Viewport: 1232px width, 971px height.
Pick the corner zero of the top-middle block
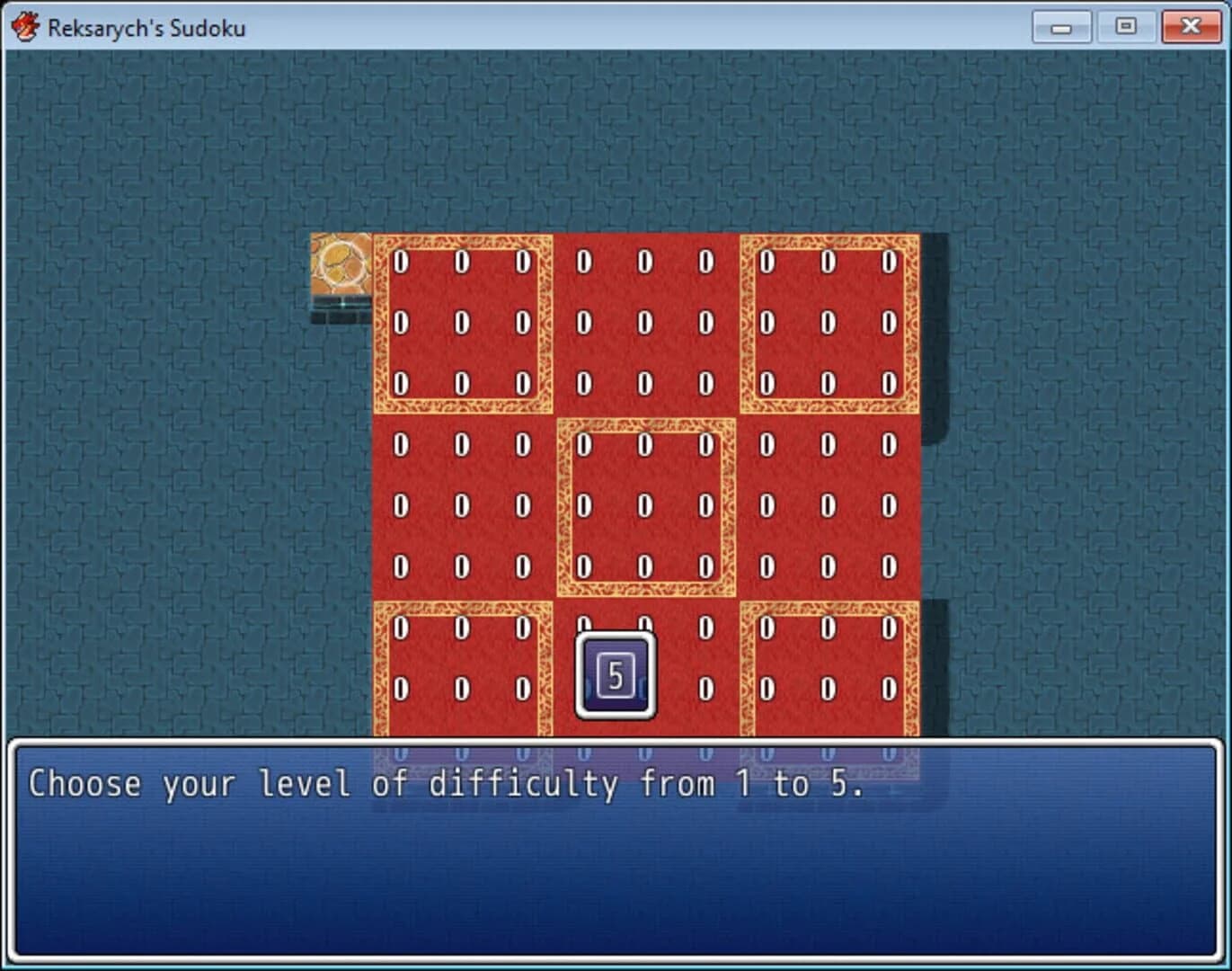[585, 263]
